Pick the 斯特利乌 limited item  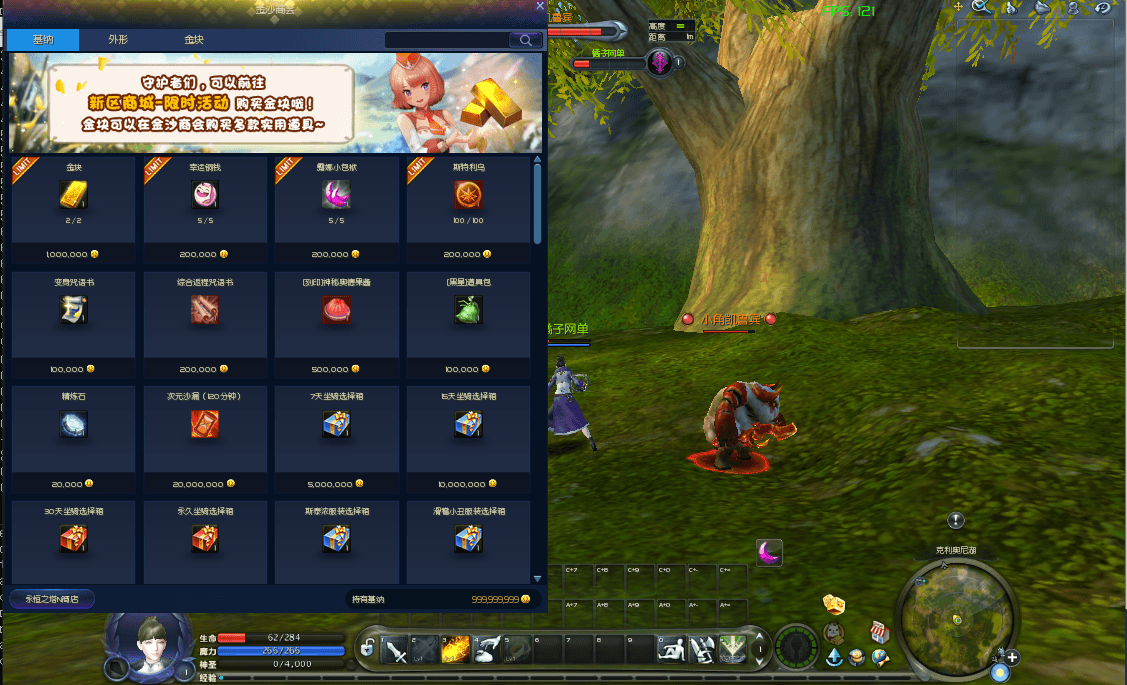point(468,196)
